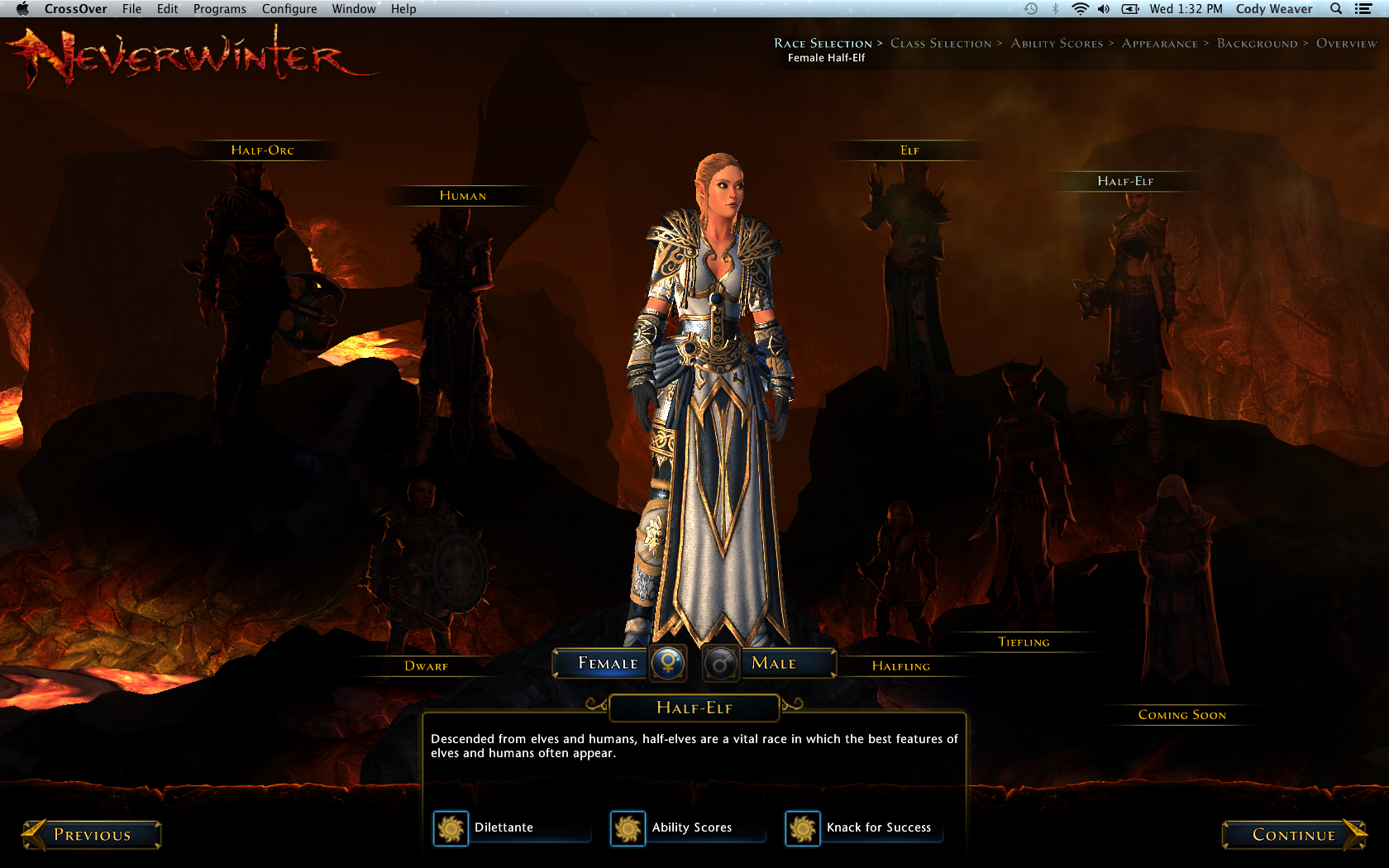1389x868 pixels.
Task: Click the Previous button
Action: [91, 835]
